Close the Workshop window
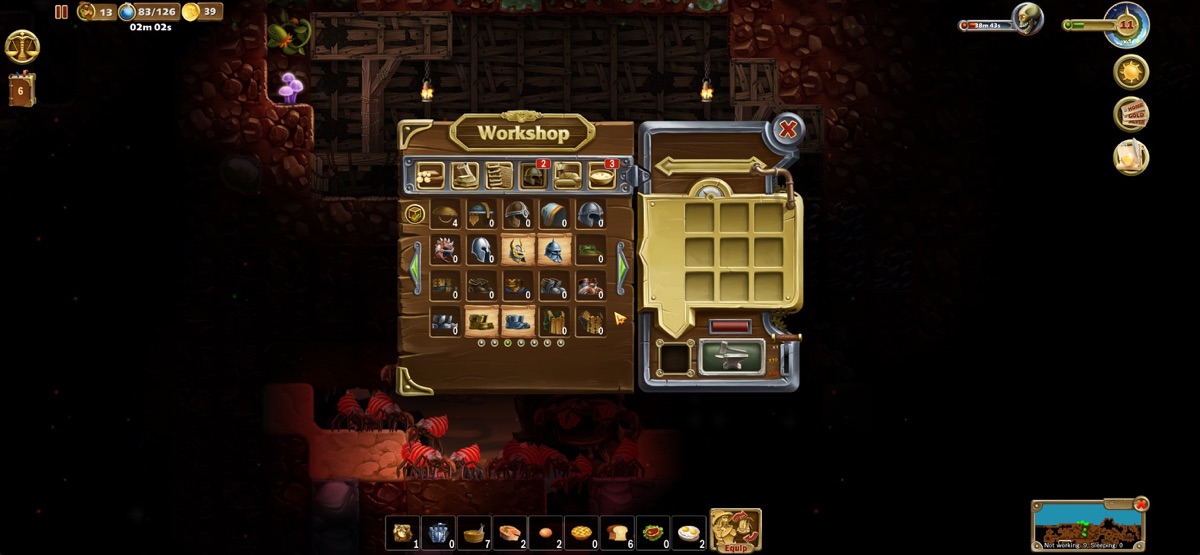The height and width of the screenshot is (555, 1200). click(788, 129)
